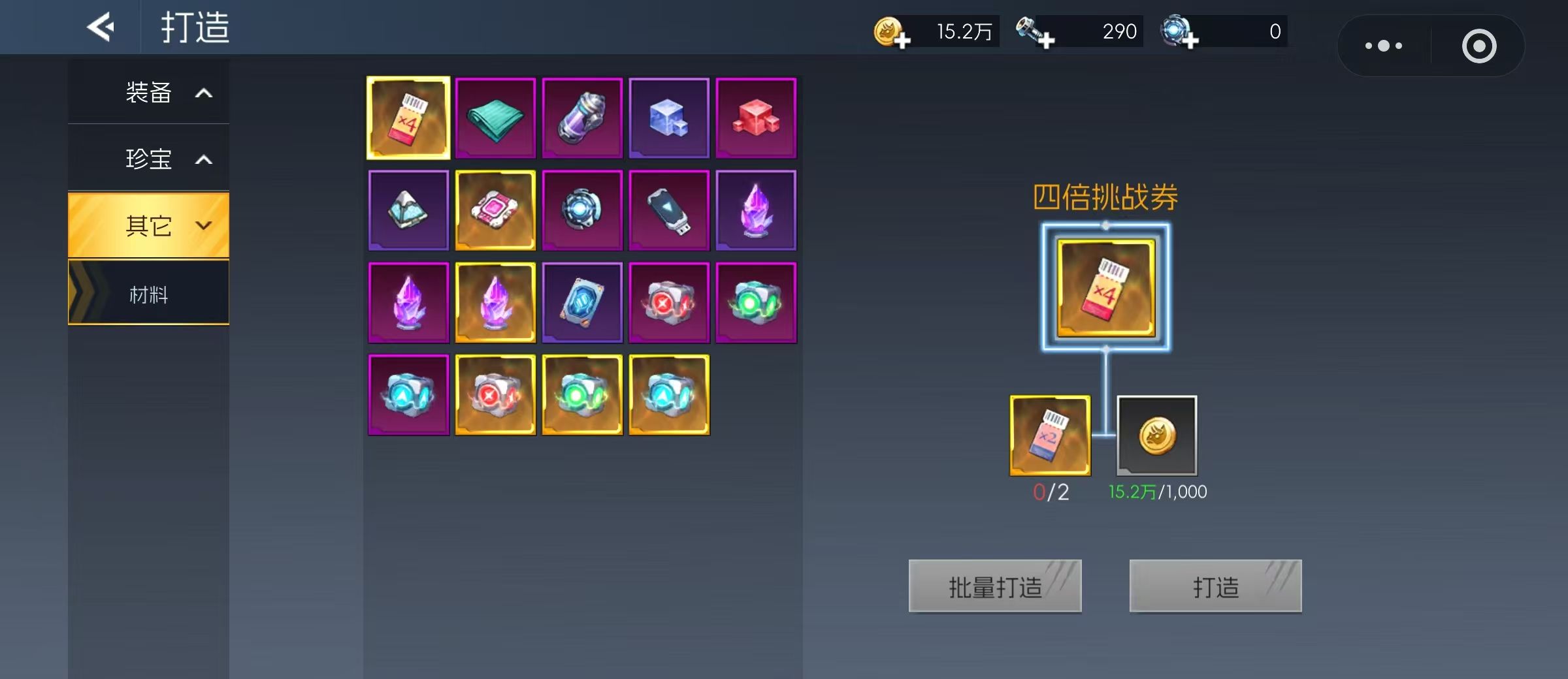This screenshot has width=1568, height=679.
Task: Select the red cube material
Action: (x=756, y=118)
